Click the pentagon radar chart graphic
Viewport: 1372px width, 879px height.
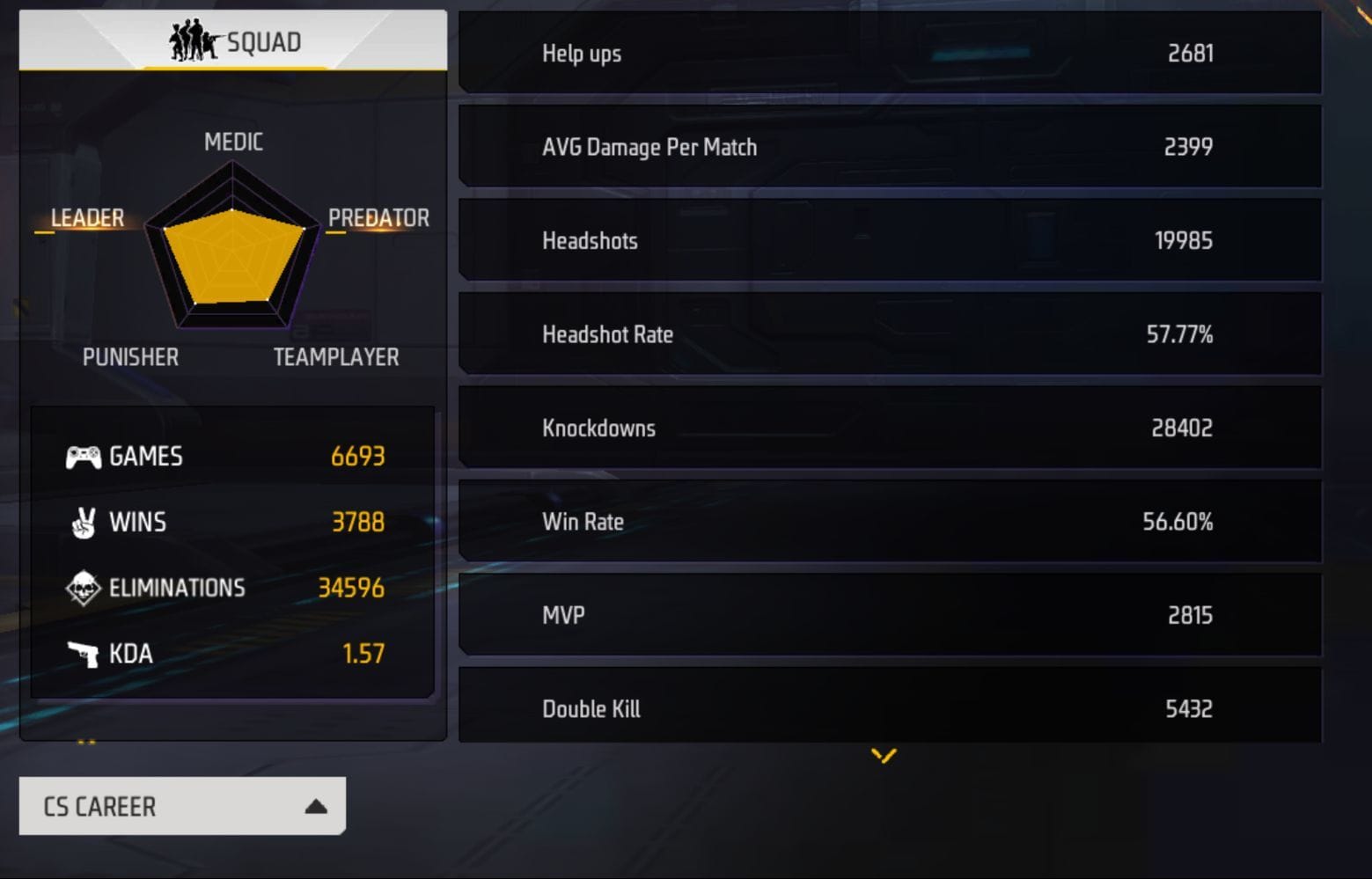point(231,260)
